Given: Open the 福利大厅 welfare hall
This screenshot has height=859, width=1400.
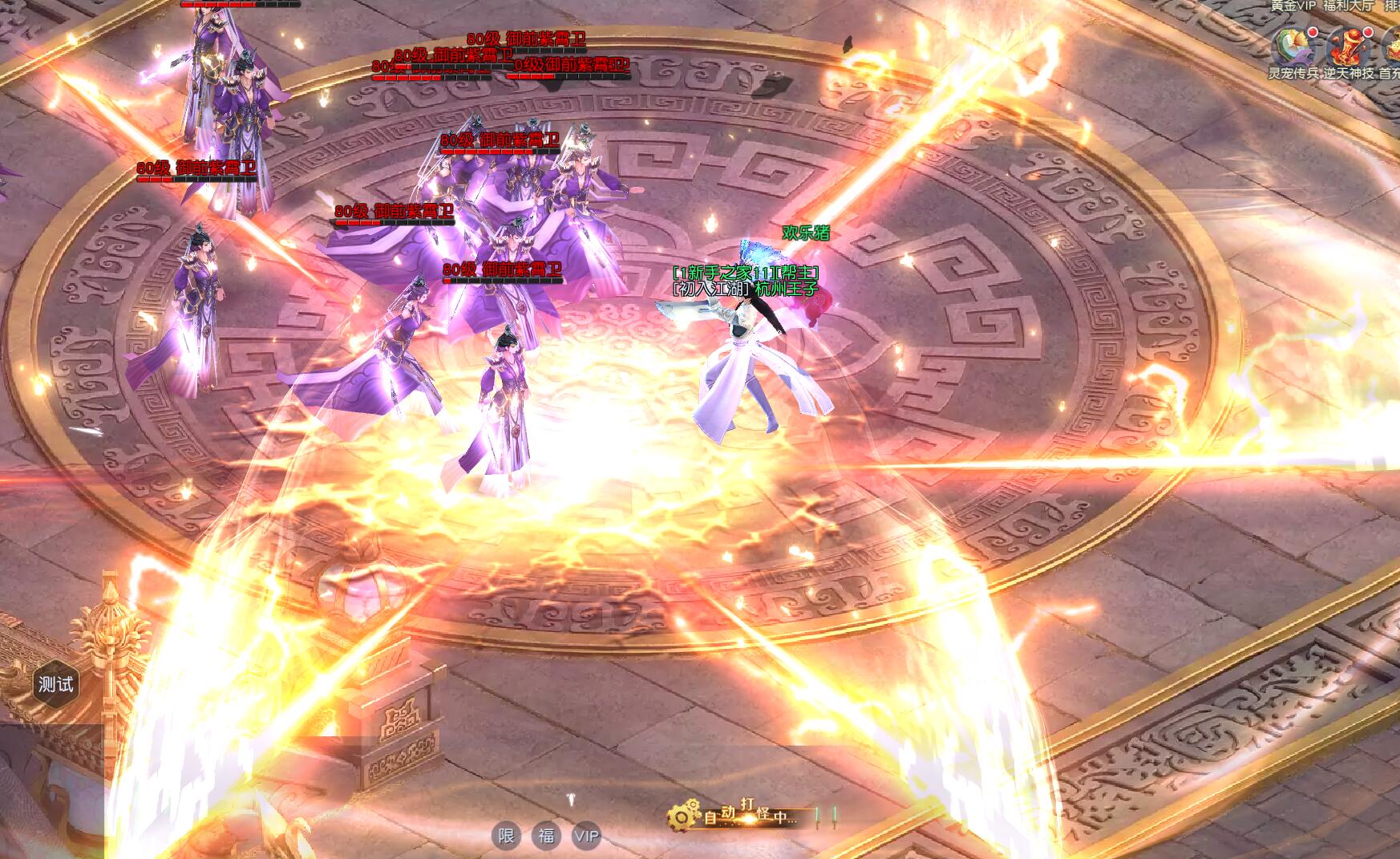Looking at the screenshot, I should [x=1347, y=6].
